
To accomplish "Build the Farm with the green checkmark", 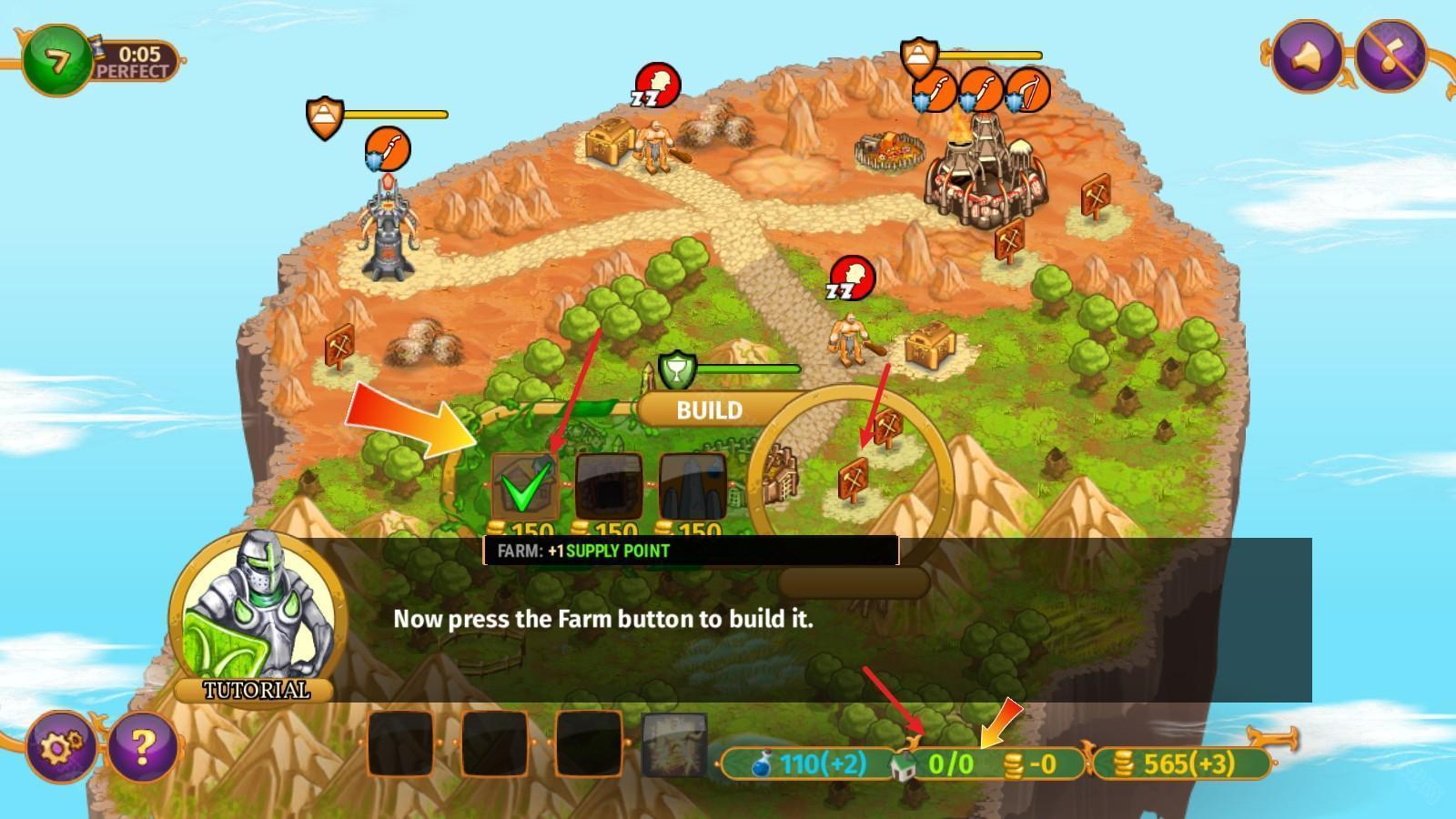I will point(524,486).
